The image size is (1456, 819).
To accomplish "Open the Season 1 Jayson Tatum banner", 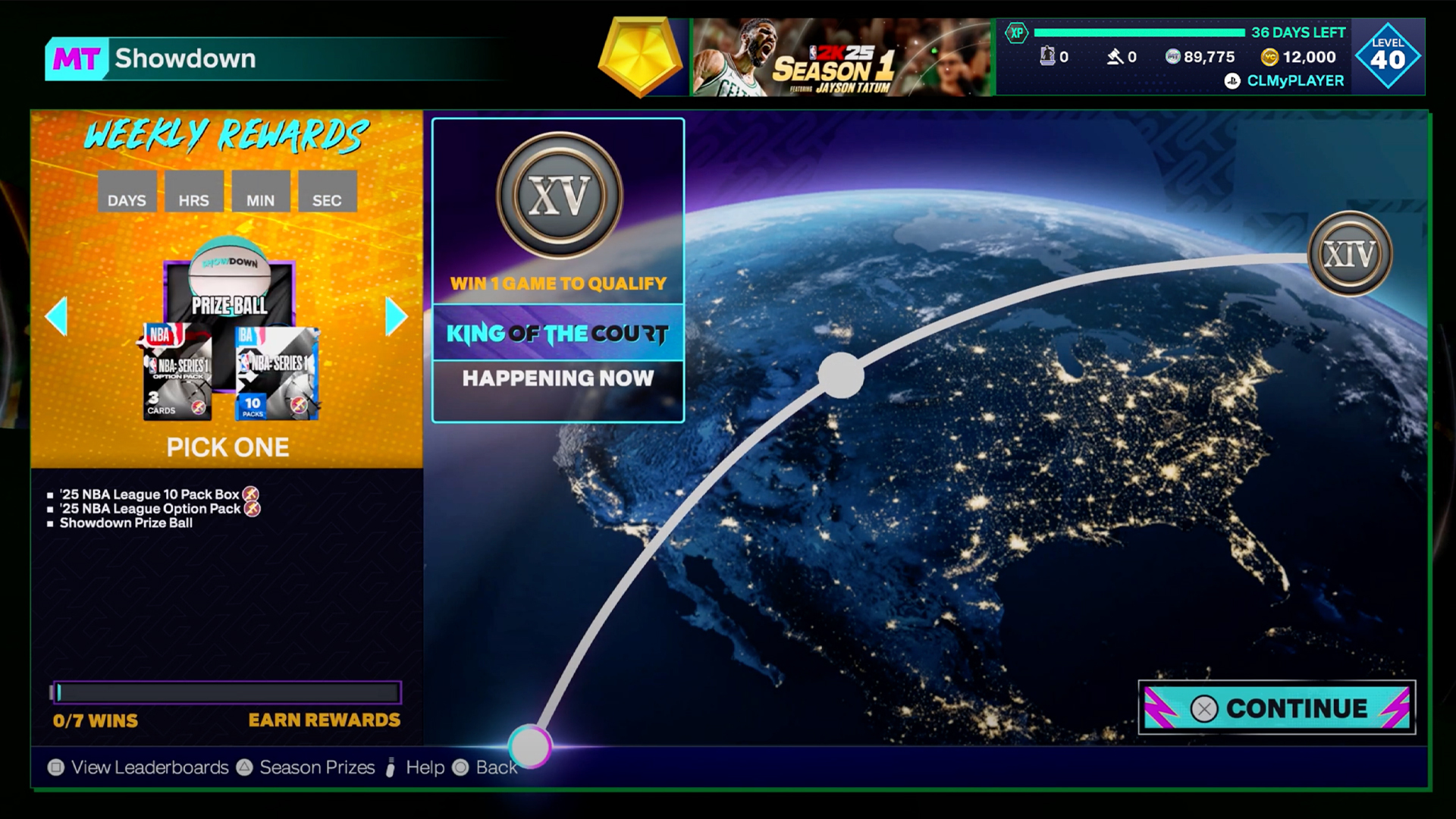I will pyautogui.click(x=841, y=58).
